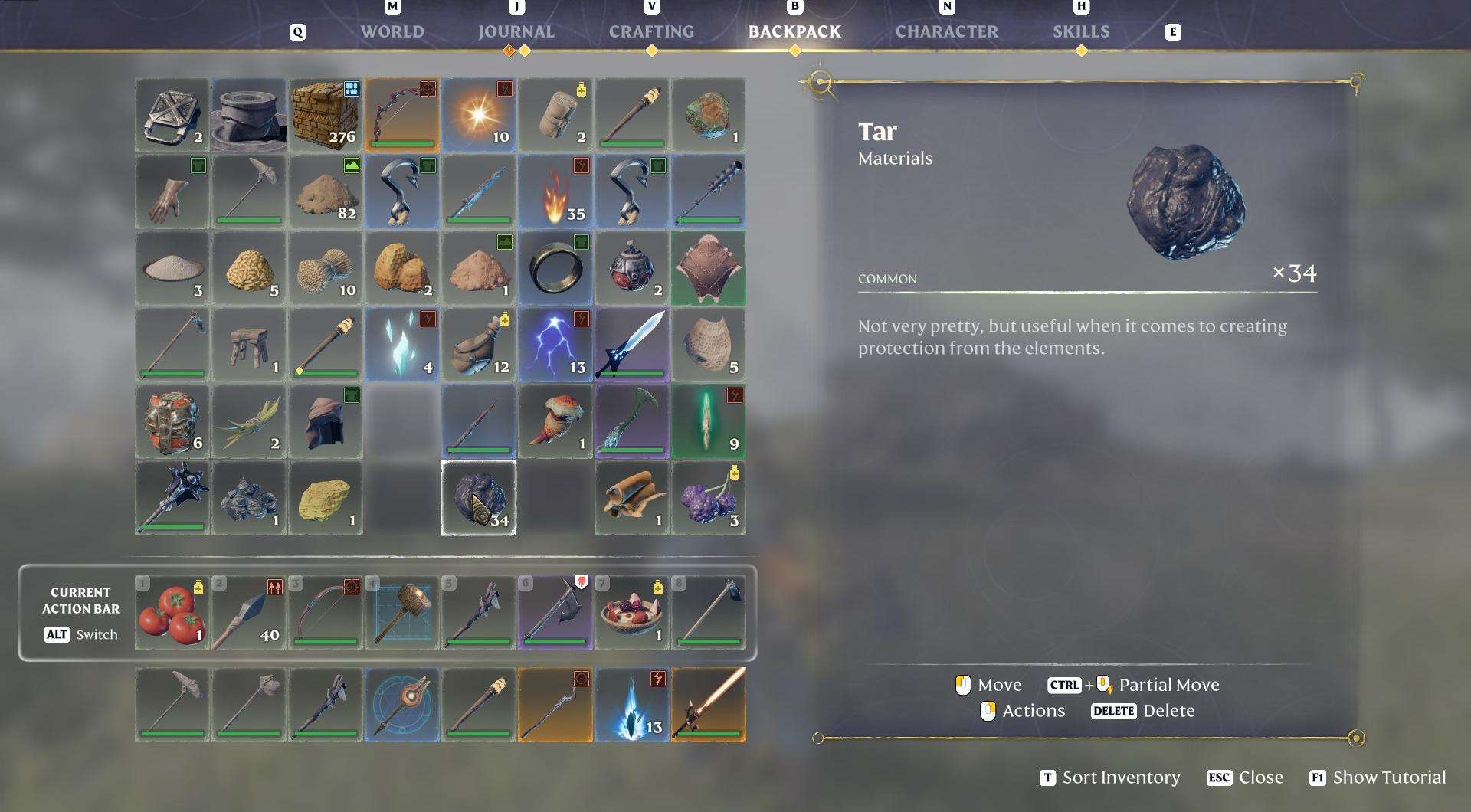Go to the Crafting tab
The width and height of the screenshot is (1471, 812).
click(651, 31)
